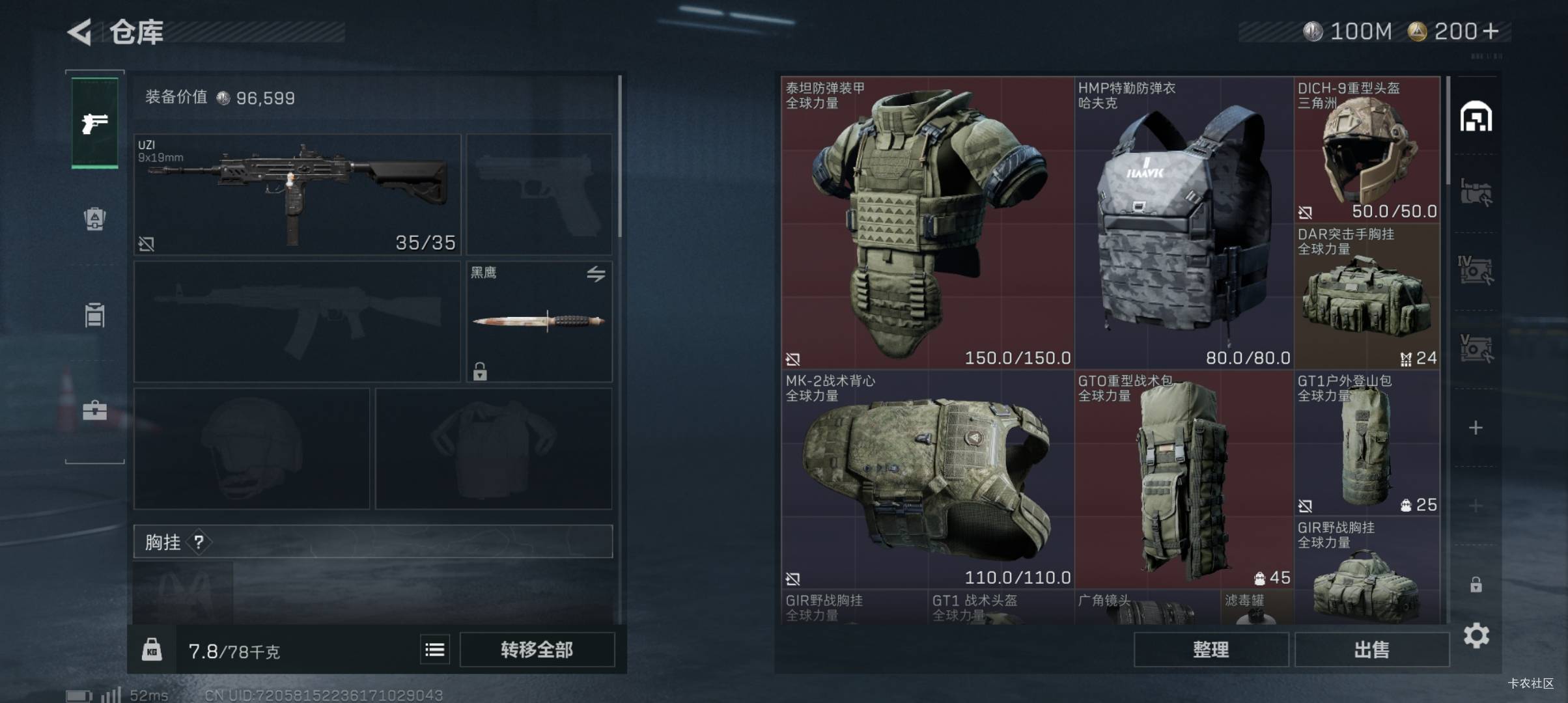
Task: Click 转移全部 to transfer all items
Action: pyautogui.click(x=537, y=650)
